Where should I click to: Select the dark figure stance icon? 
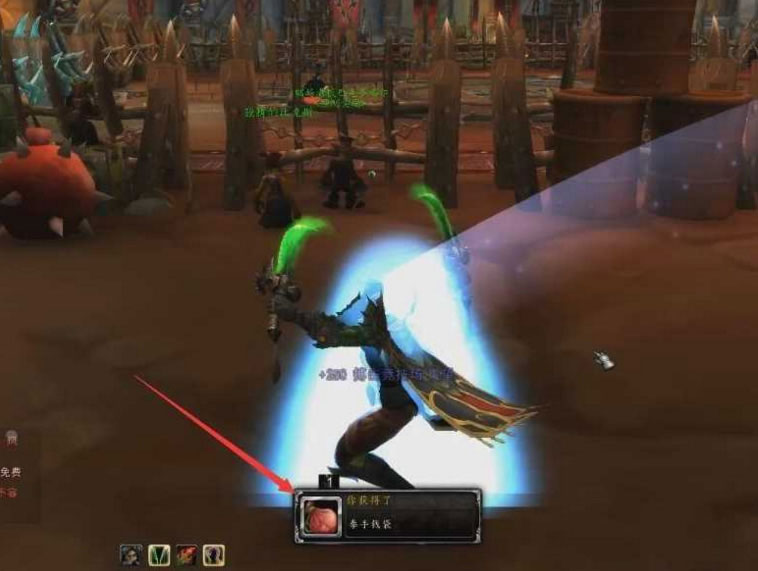[x=130, y=555]
